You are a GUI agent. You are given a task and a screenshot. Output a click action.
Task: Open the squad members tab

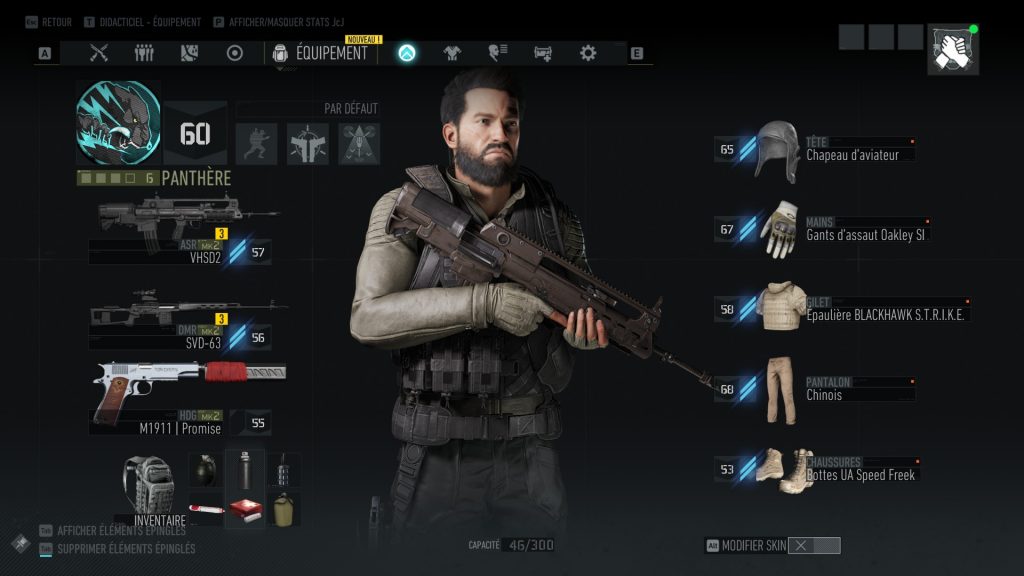coord(144,53)
